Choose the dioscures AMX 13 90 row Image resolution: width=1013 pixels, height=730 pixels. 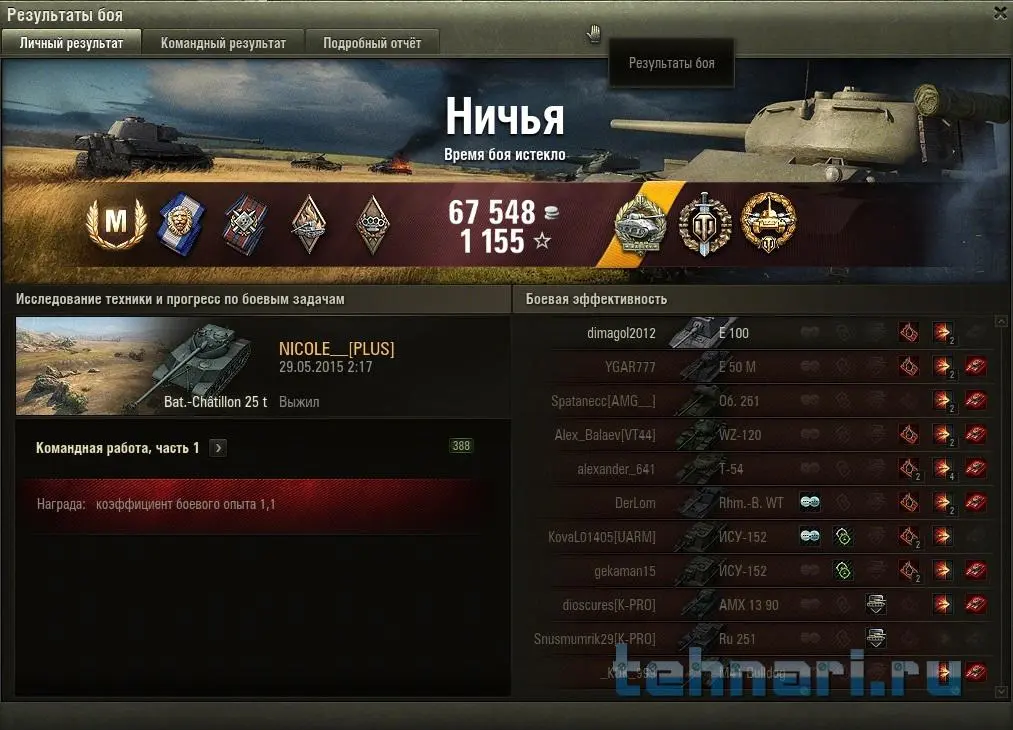[x=750, y=605]
